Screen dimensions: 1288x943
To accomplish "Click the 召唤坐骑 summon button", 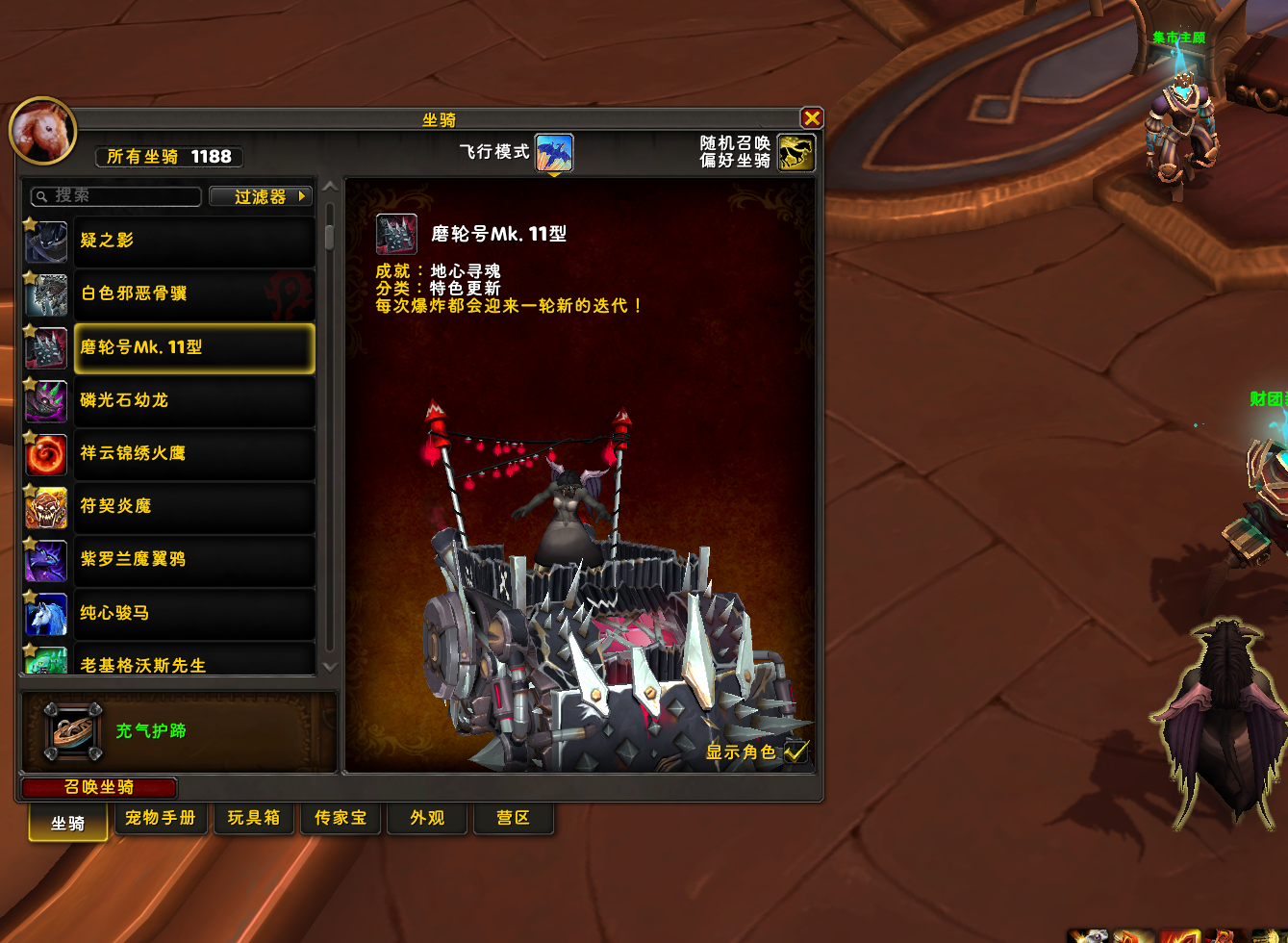I will [x=99, y=787].
